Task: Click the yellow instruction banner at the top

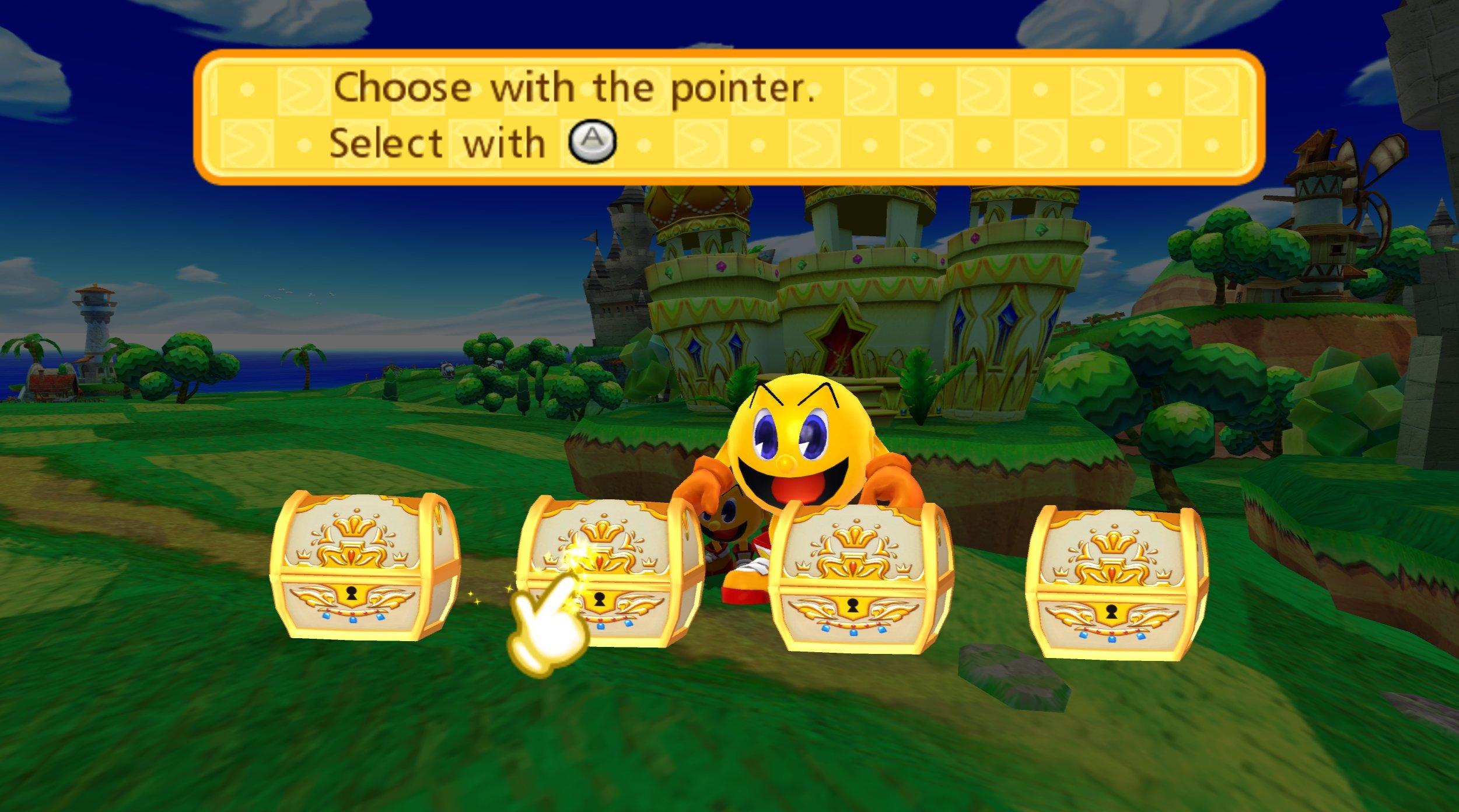Action: pos(729,117)
